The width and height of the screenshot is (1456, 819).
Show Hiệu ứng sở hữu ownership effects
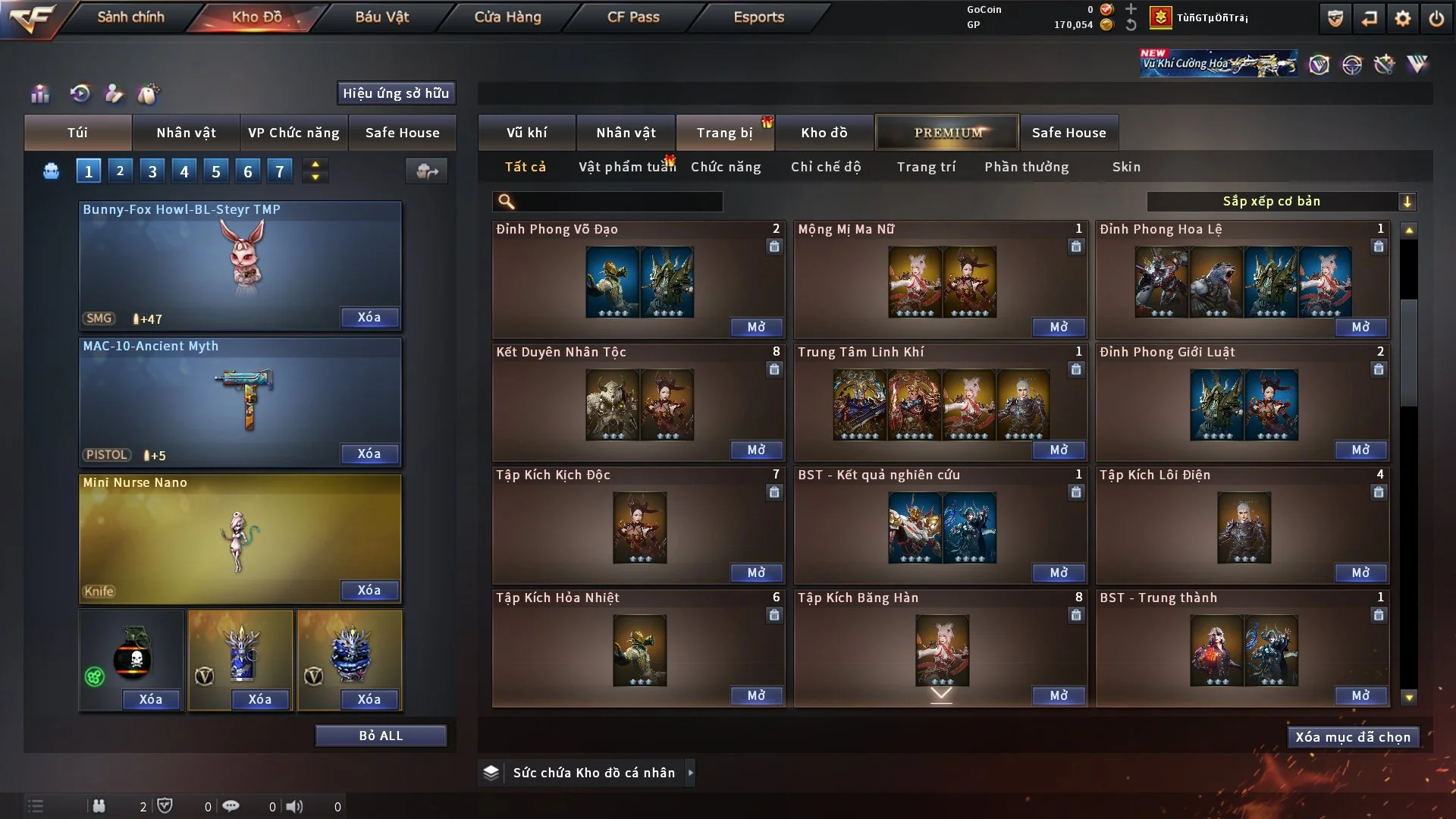coord(396,93)
